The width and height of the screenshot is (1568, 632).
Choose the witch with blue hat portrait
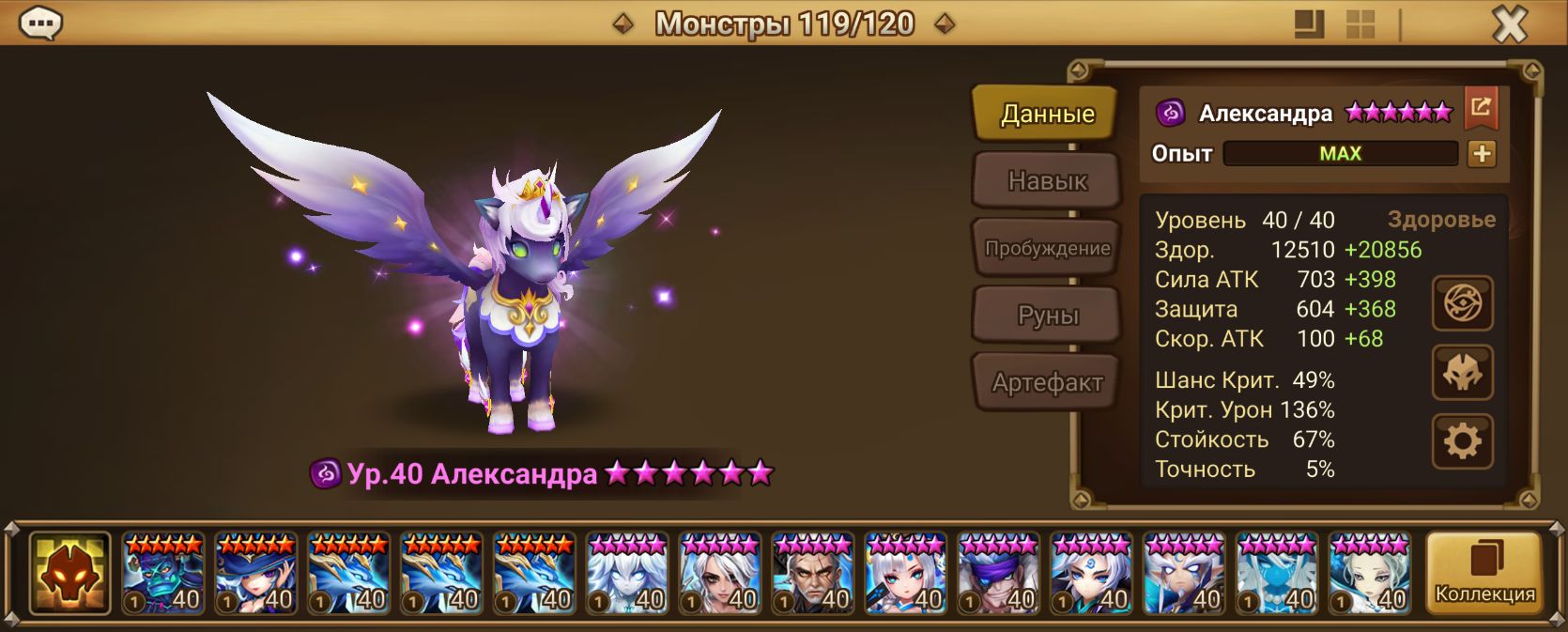tap(256, 574)
